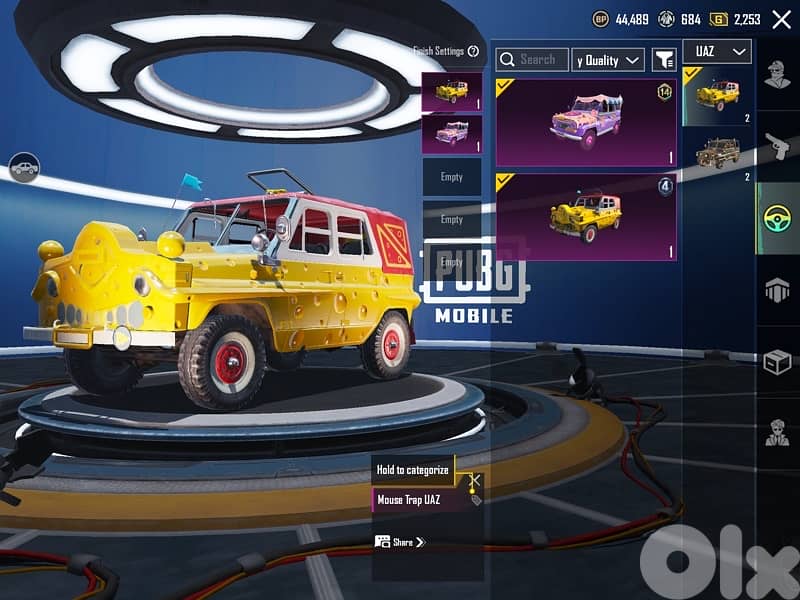The width and height of the screenshot is (800, 600).
Task: Select the yellow Mouse Trap UAZ card
Action: coord(586,217)
